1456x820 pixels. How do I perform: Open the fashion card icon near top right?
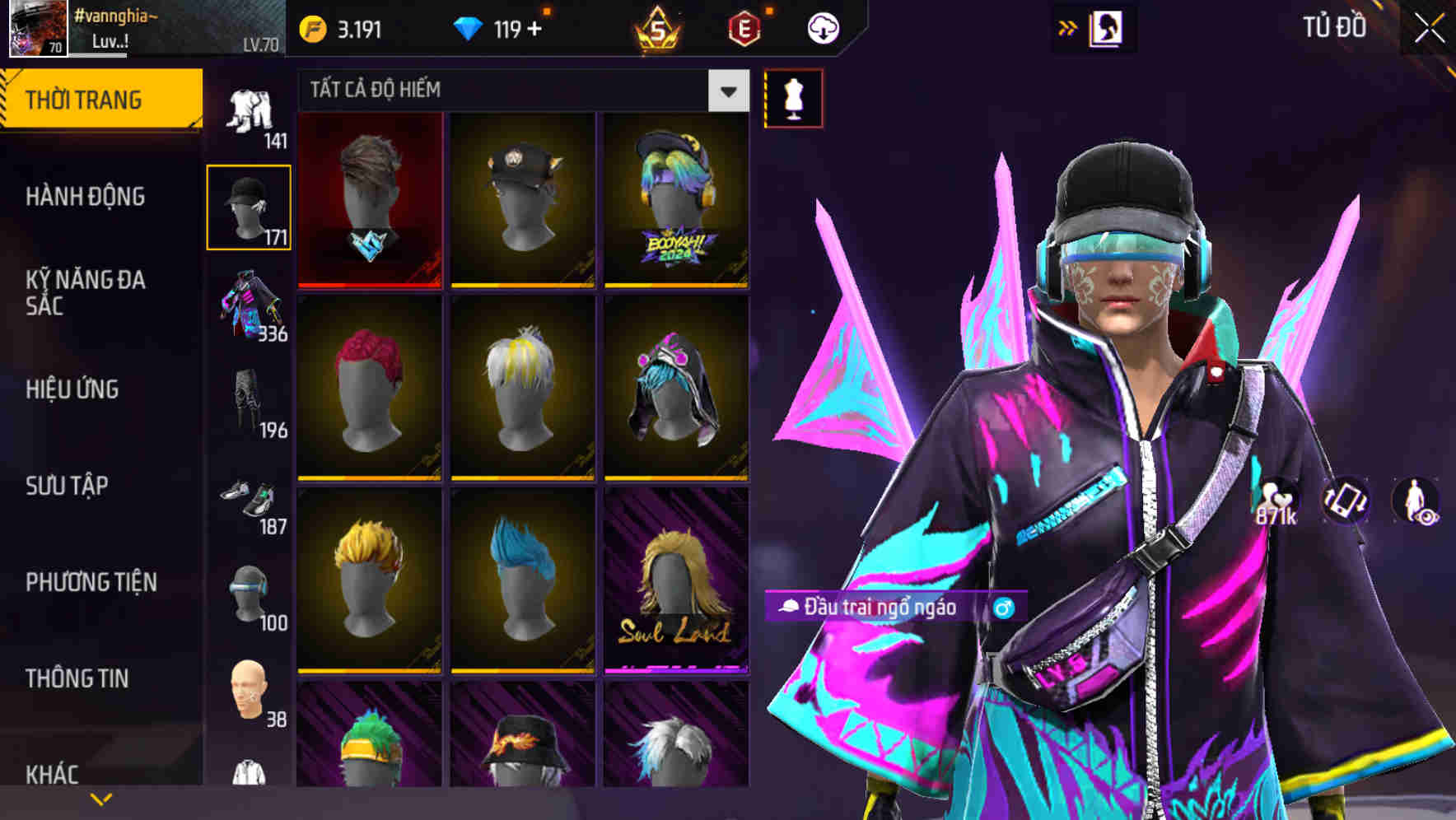click(1108, 27)
